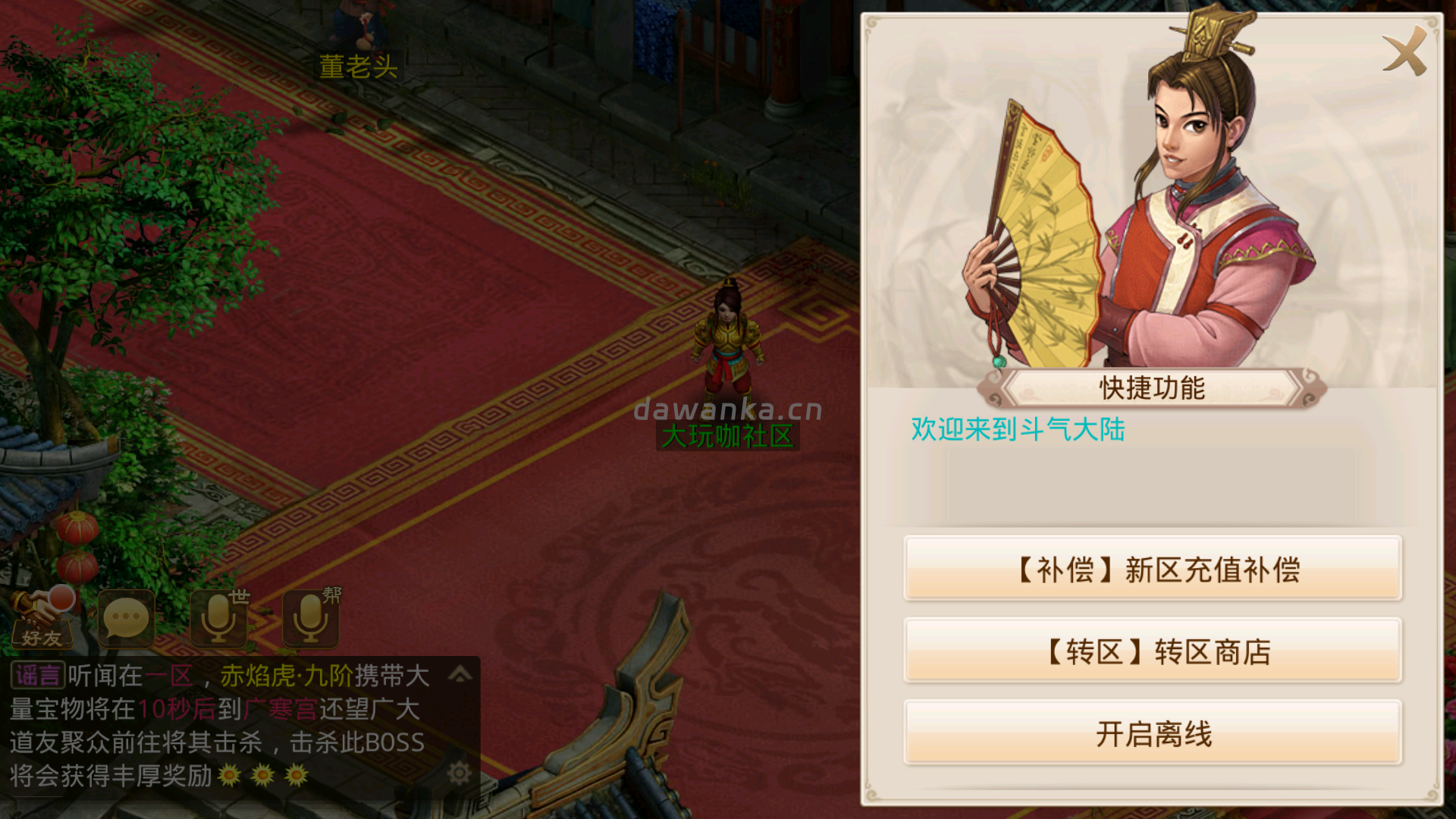Click a sunflower emoji in the BOSS announcement

click(x=229, y=774)
